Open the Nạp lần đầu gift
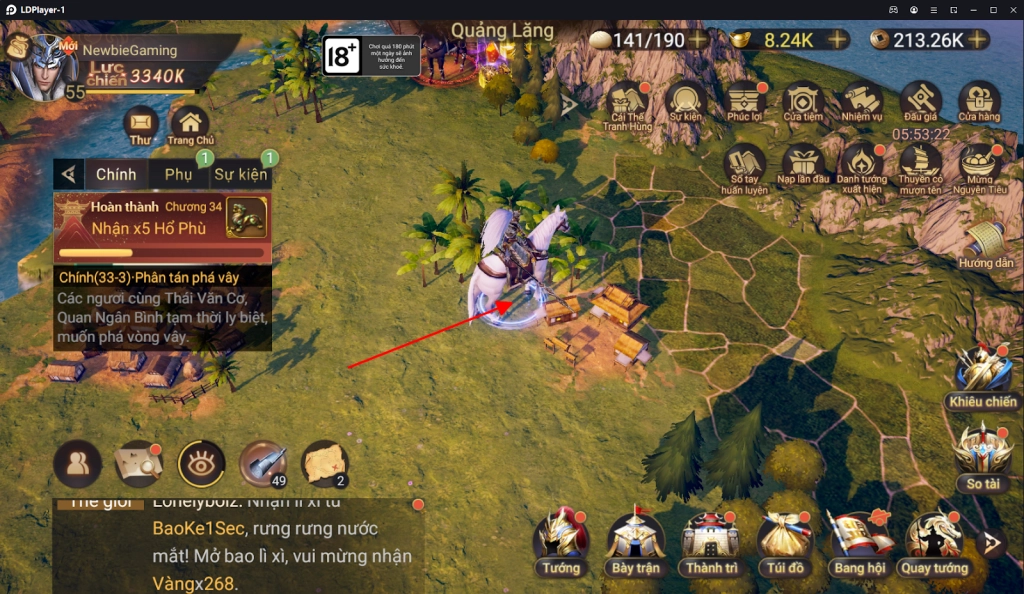The height and width of the screenshot is (594, 1024). click(803, 165)
